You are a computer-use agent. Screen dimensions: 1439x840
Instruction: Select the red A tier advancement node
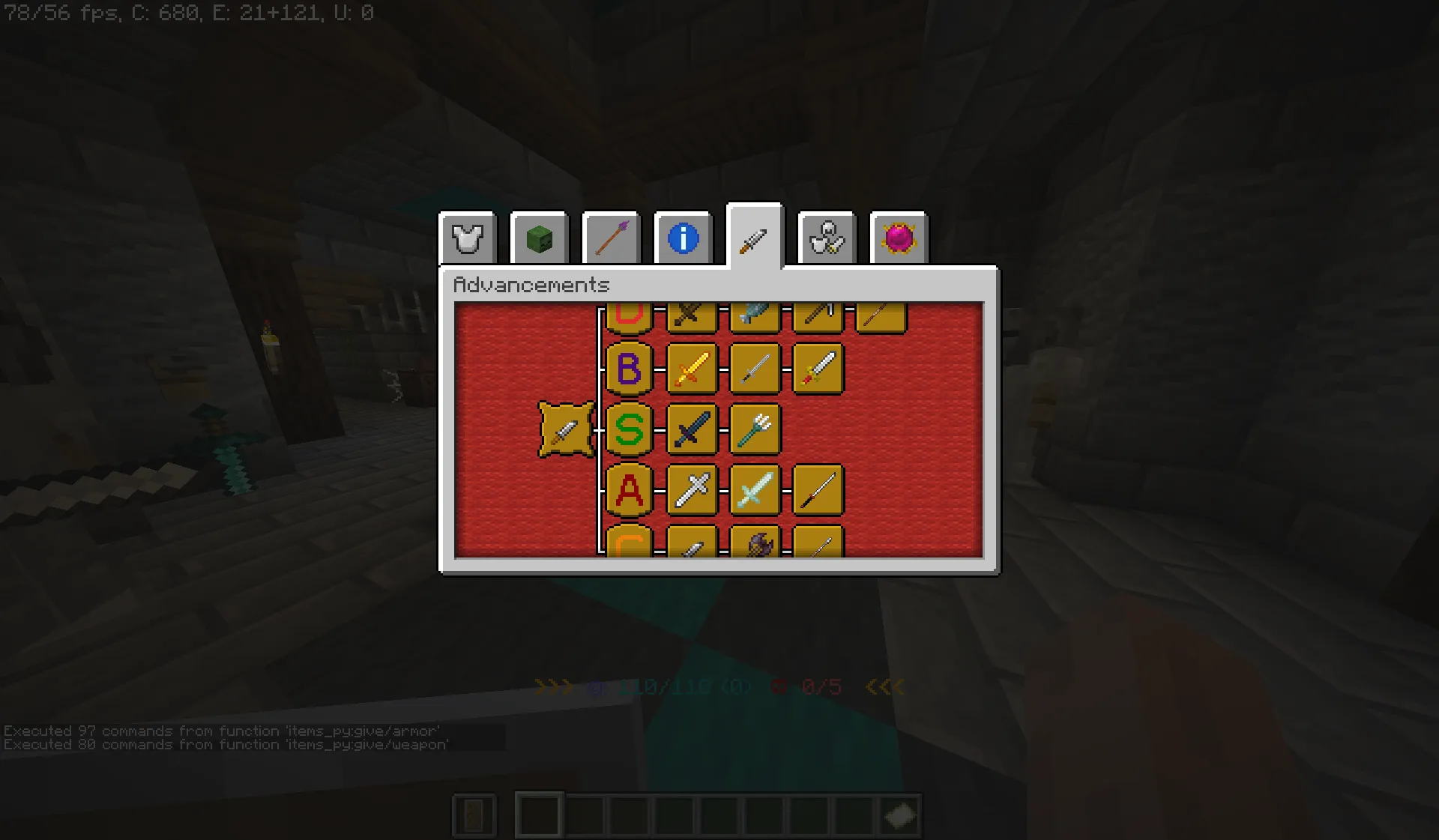tap(630, 492)
